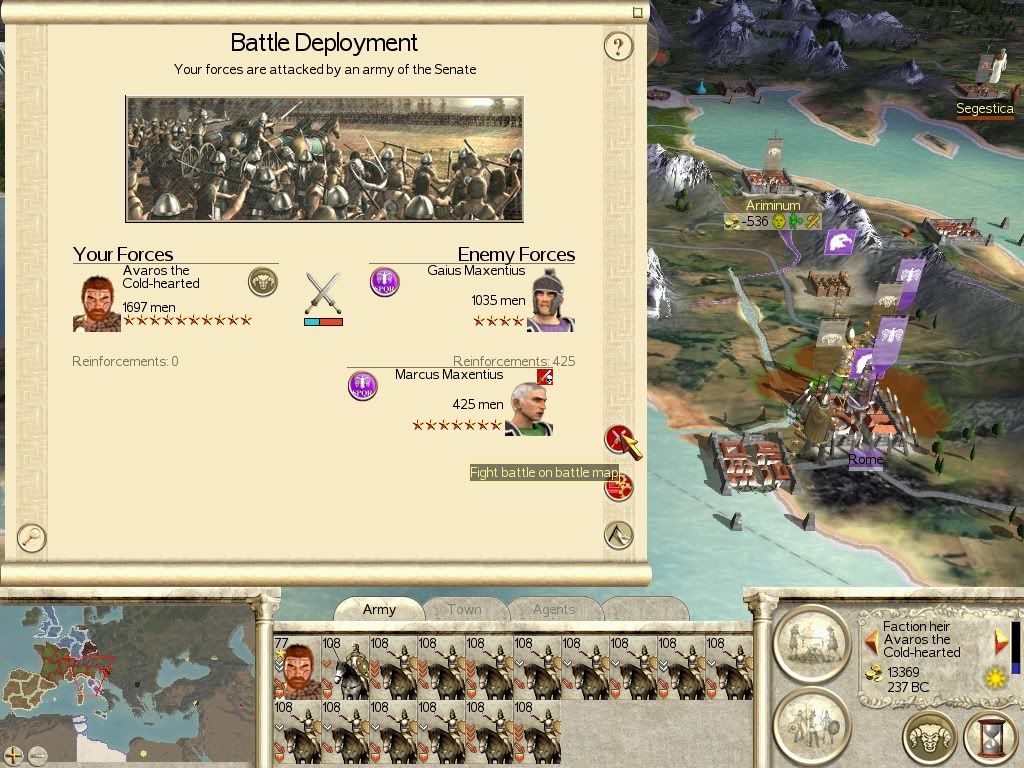This screenshot has width=1024, height=768.
Task: Open the Agents tab
Action: [553, 609]
